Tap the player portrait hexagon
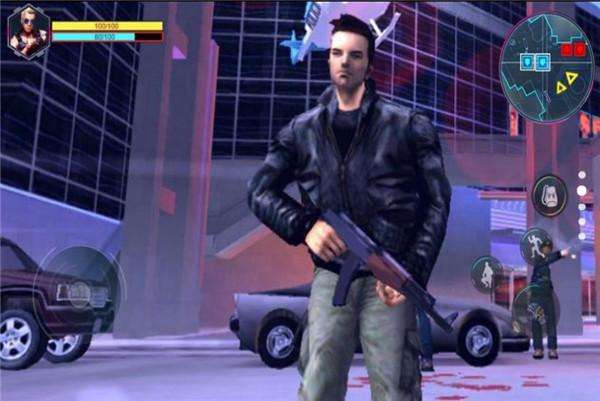600x401 pixels. [x=28, y=32]
